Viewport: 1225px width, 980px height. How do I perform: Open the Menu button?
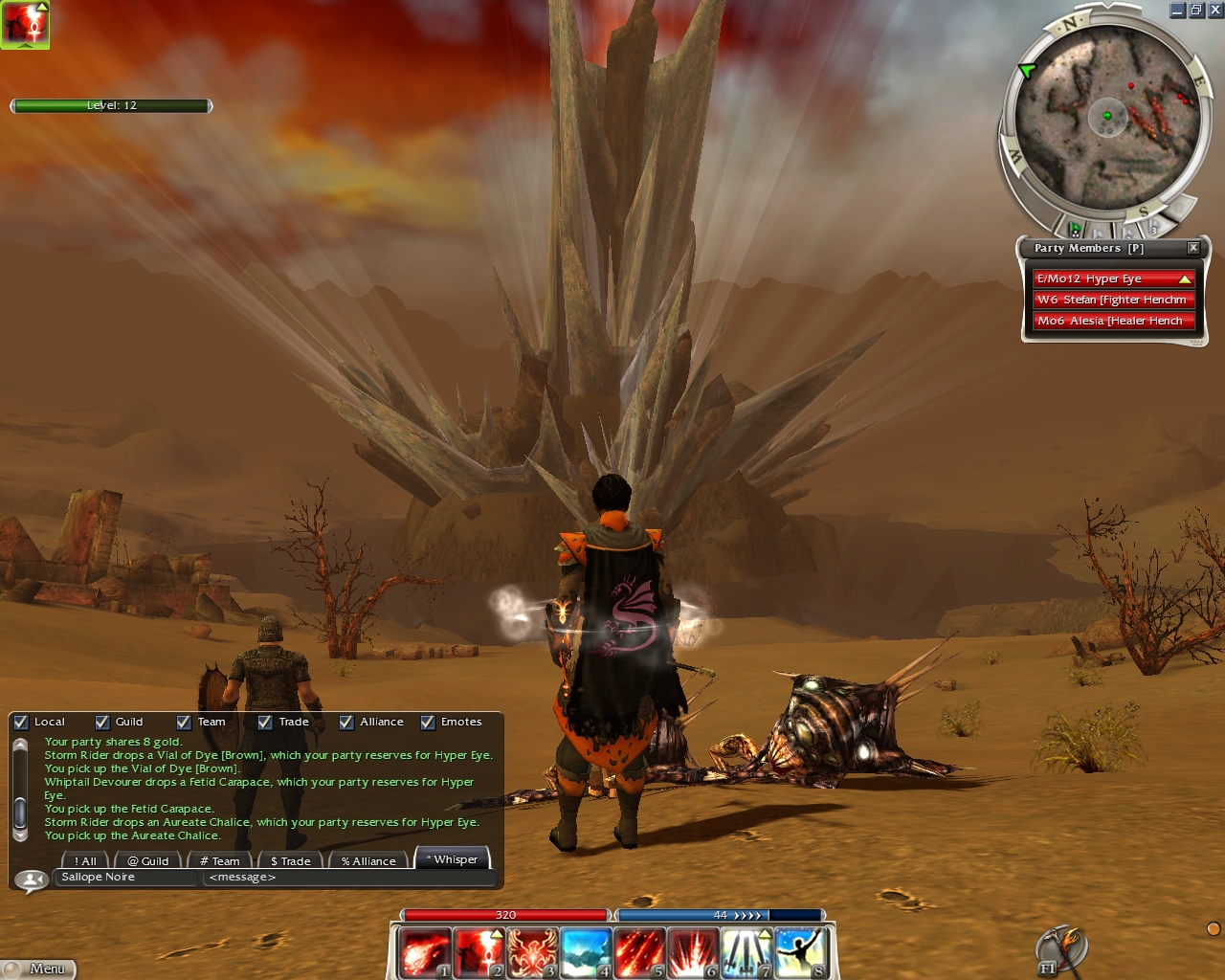point(38,969)
